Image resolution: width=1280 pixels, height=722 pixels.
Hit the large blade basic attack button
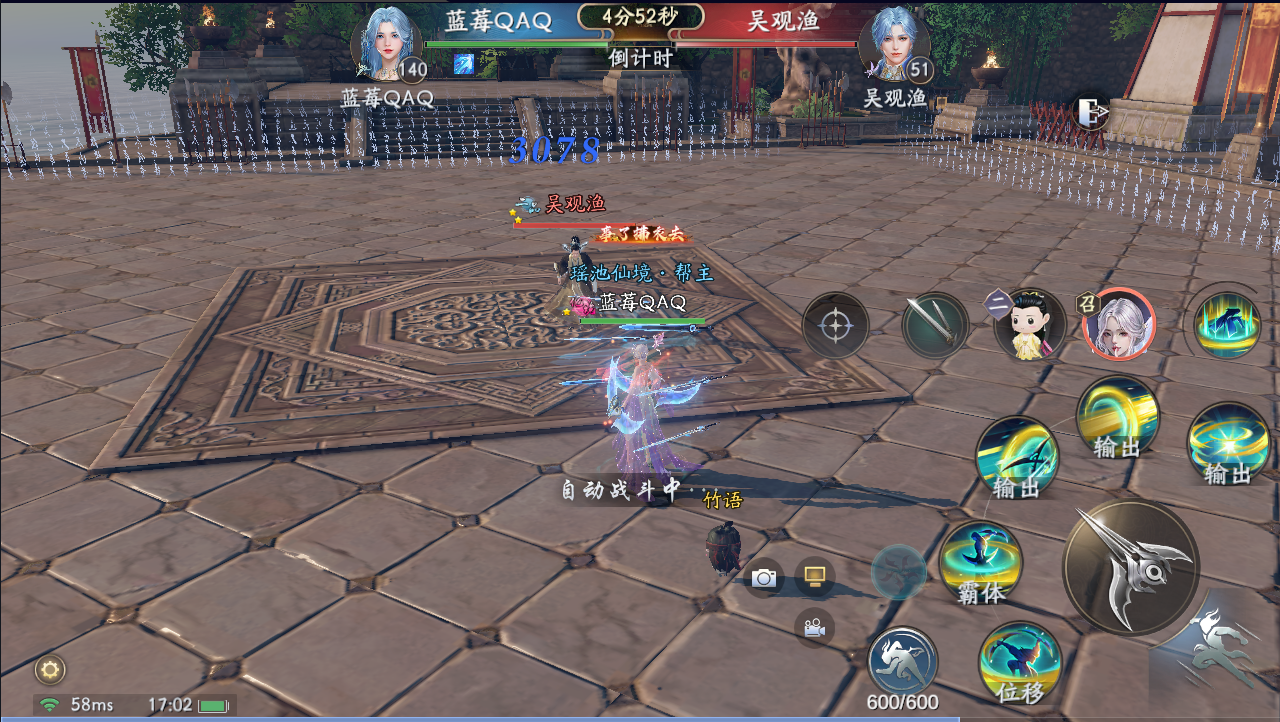pos(1131,568)
